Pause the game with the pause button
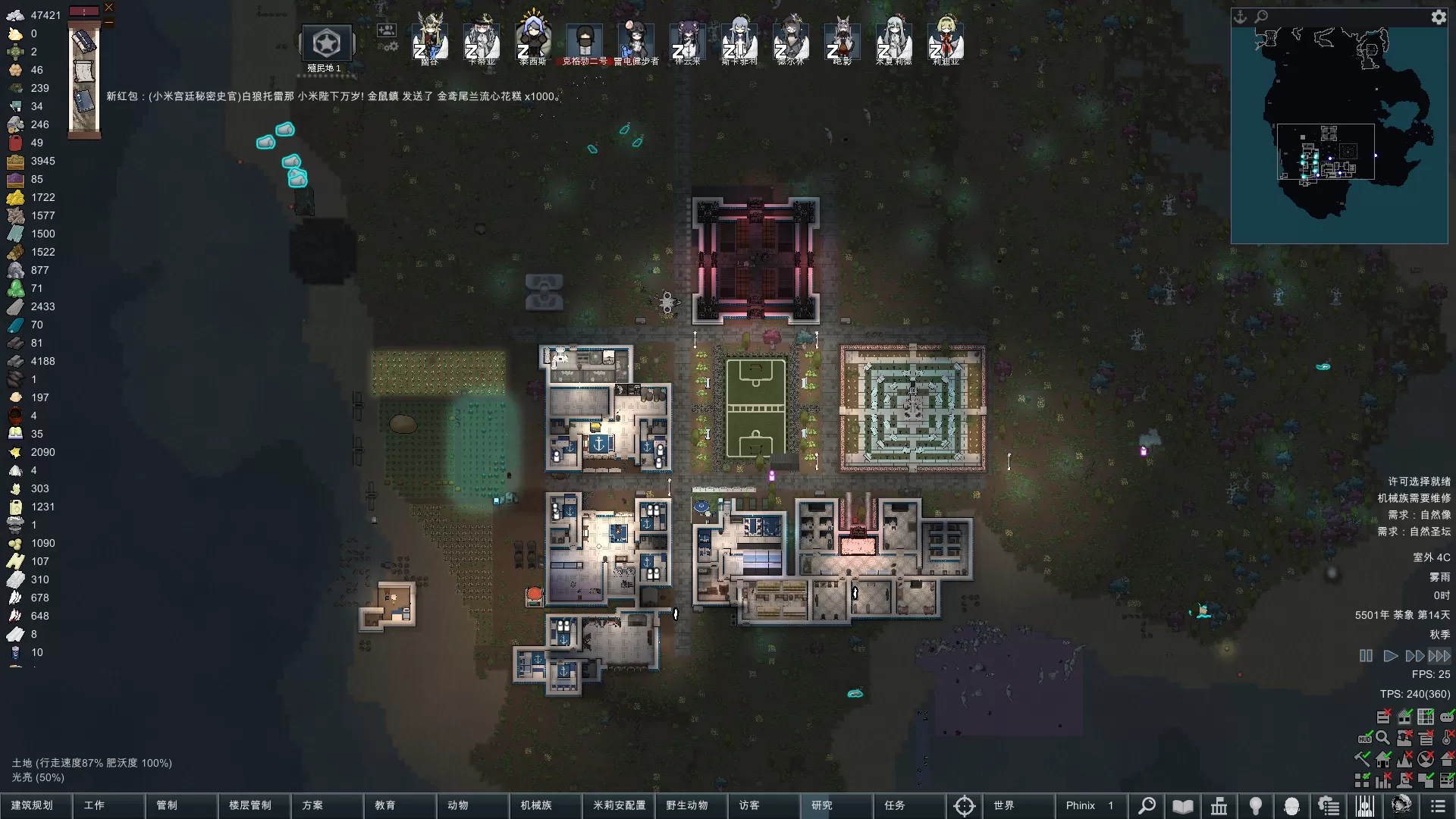 [1366, 656]
